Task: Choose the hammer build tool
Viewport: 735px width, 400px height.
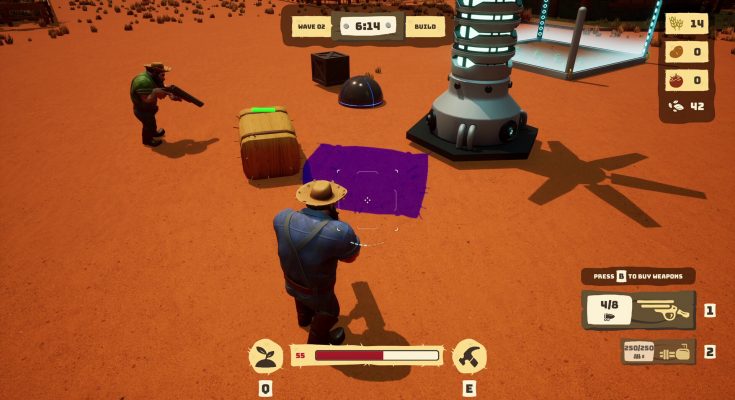Action: (469, 355)
